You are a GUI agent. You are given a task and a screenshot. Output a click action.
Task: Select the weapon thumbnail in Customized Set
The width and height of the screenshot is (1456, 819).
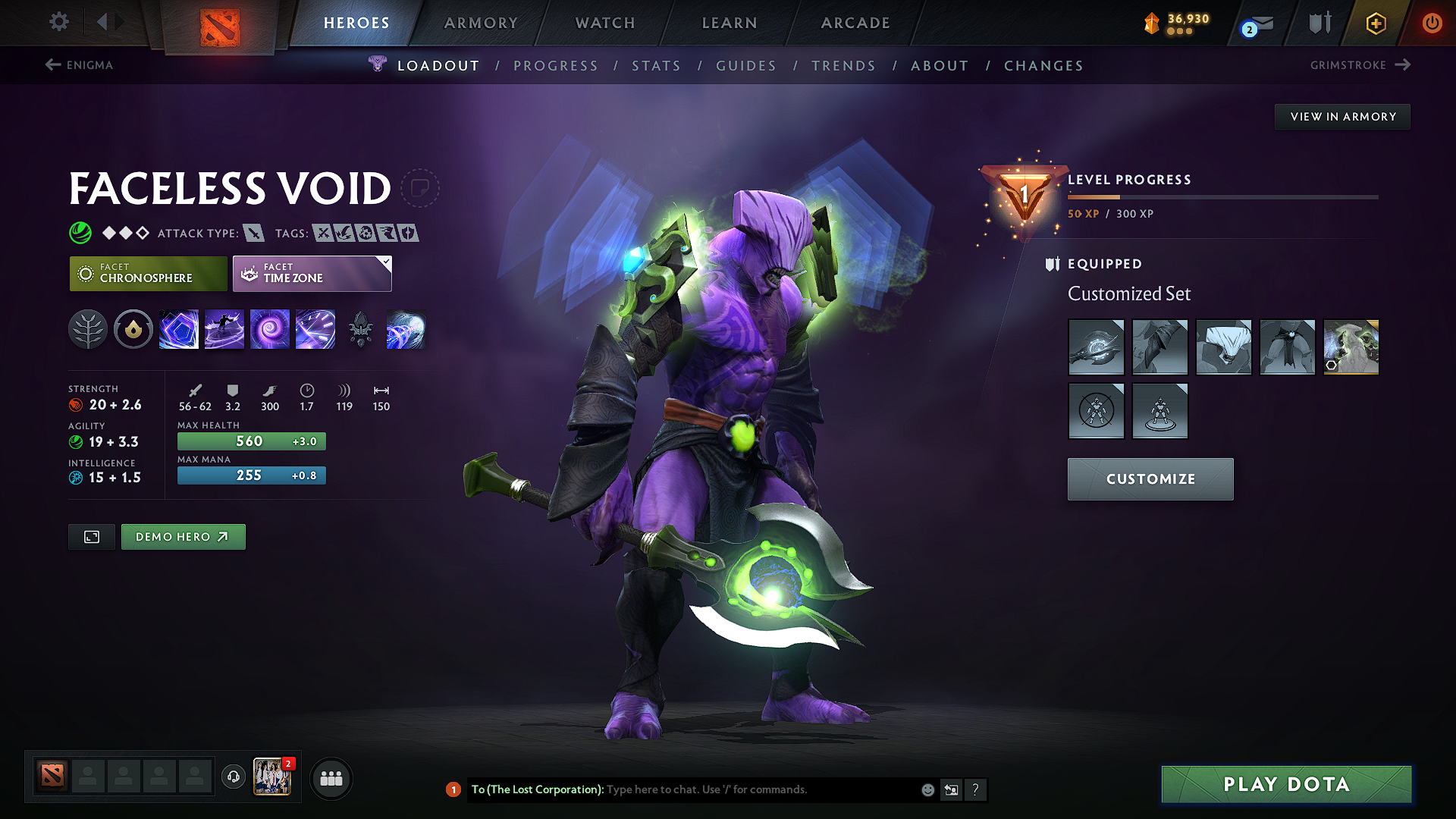pyautogui.click(x=1096, y=347)
